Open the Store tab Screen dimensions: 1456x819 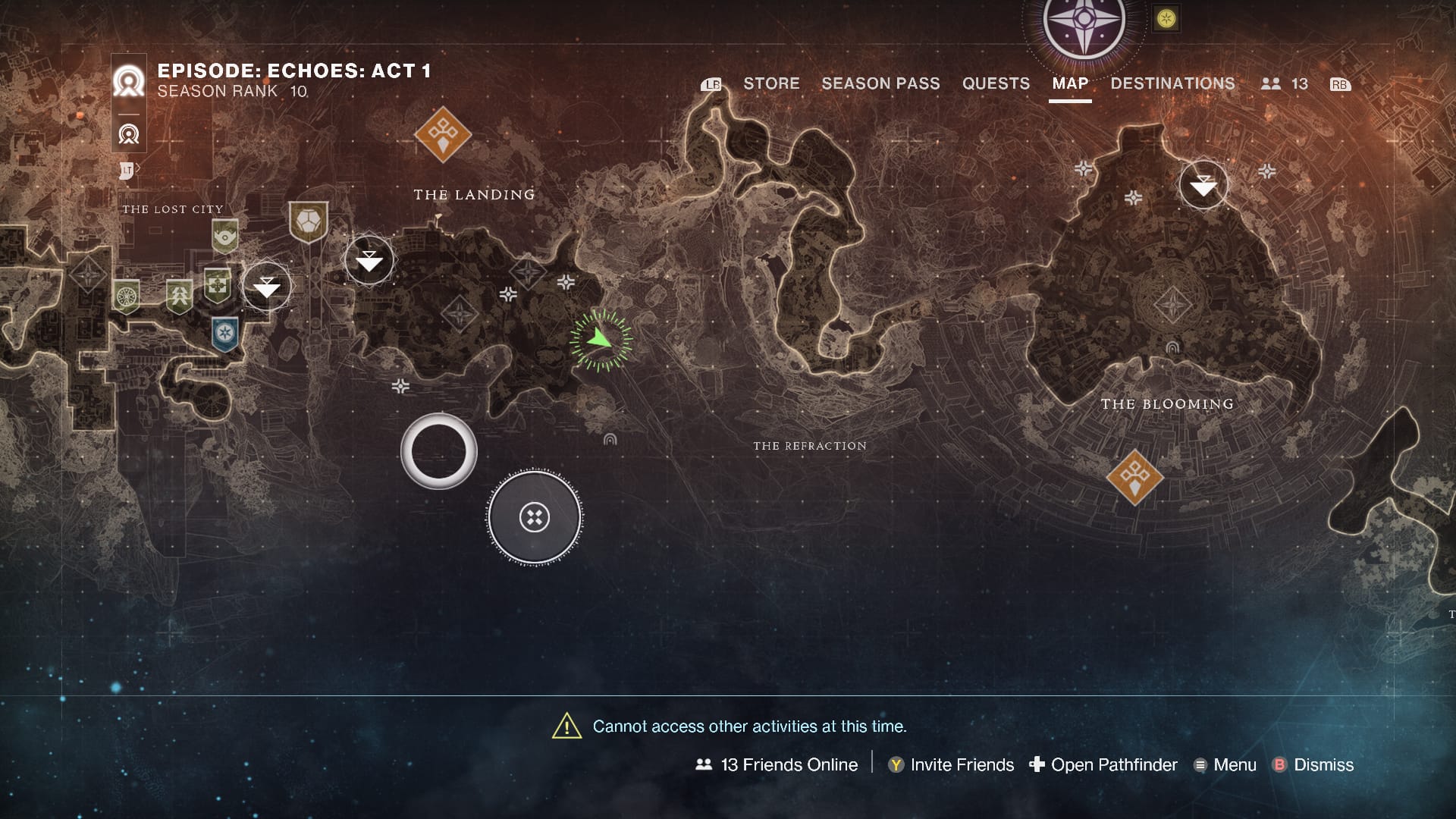tap(771, 83)
